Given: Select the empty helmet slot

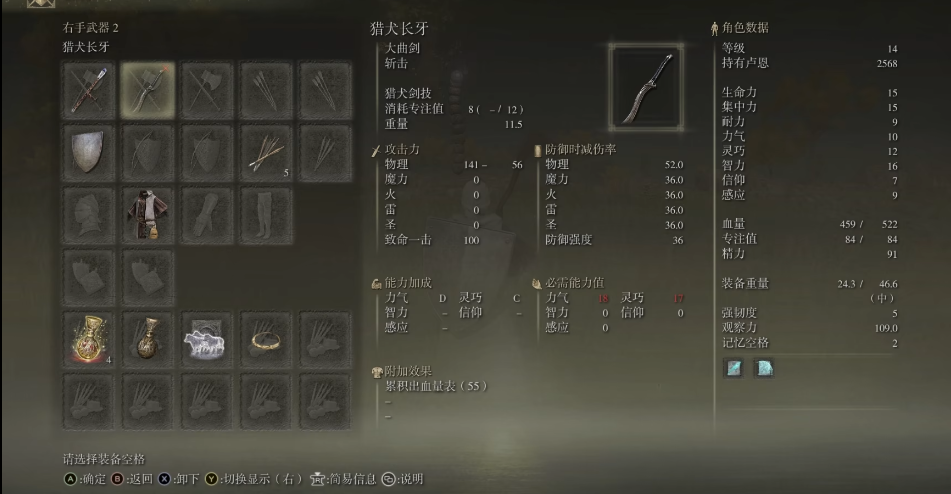Looking at the screenshot, I should click(89, 214).
